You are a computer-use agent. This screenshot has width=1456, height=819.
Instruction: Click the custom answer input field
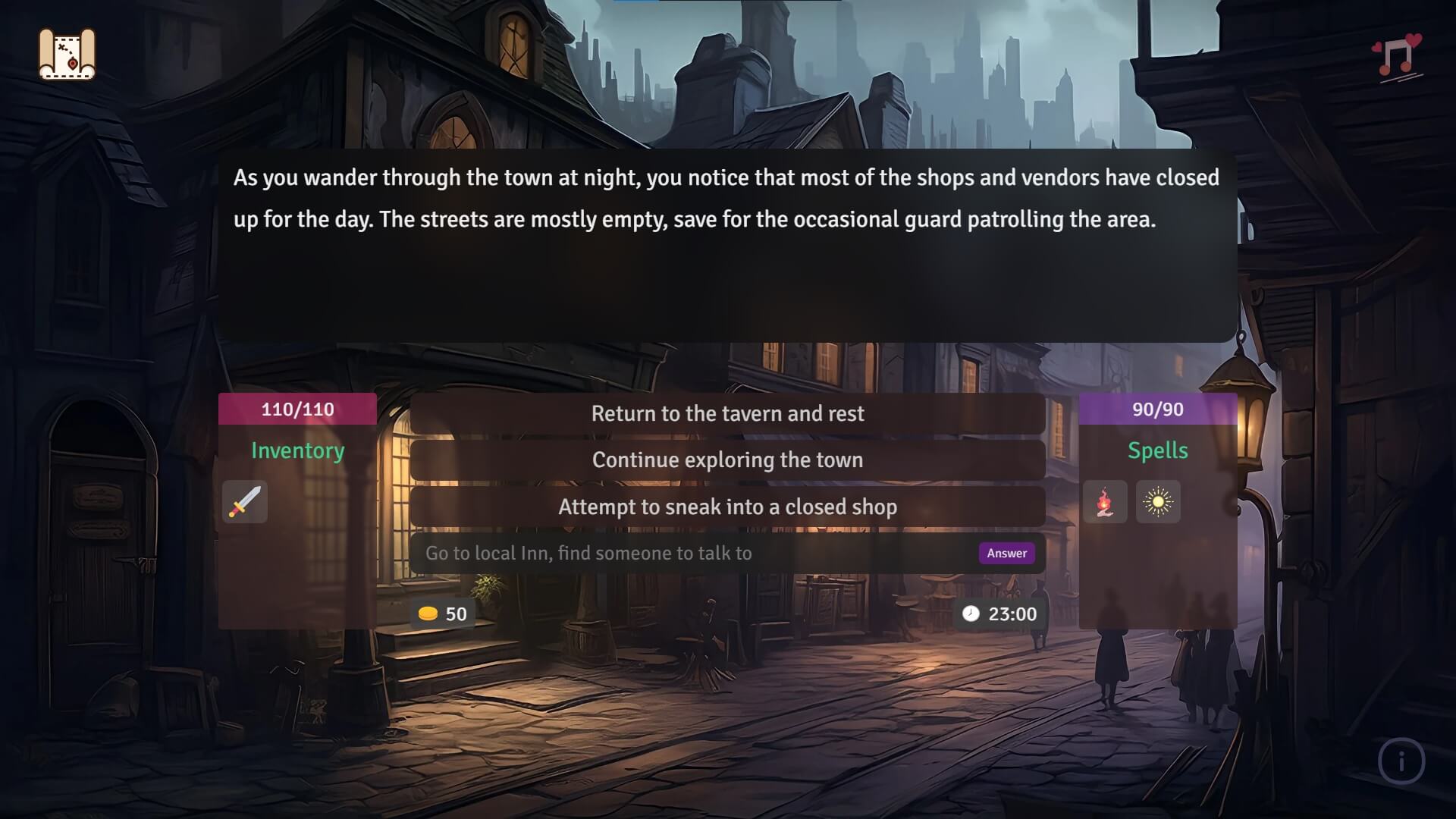coord(682,553)
